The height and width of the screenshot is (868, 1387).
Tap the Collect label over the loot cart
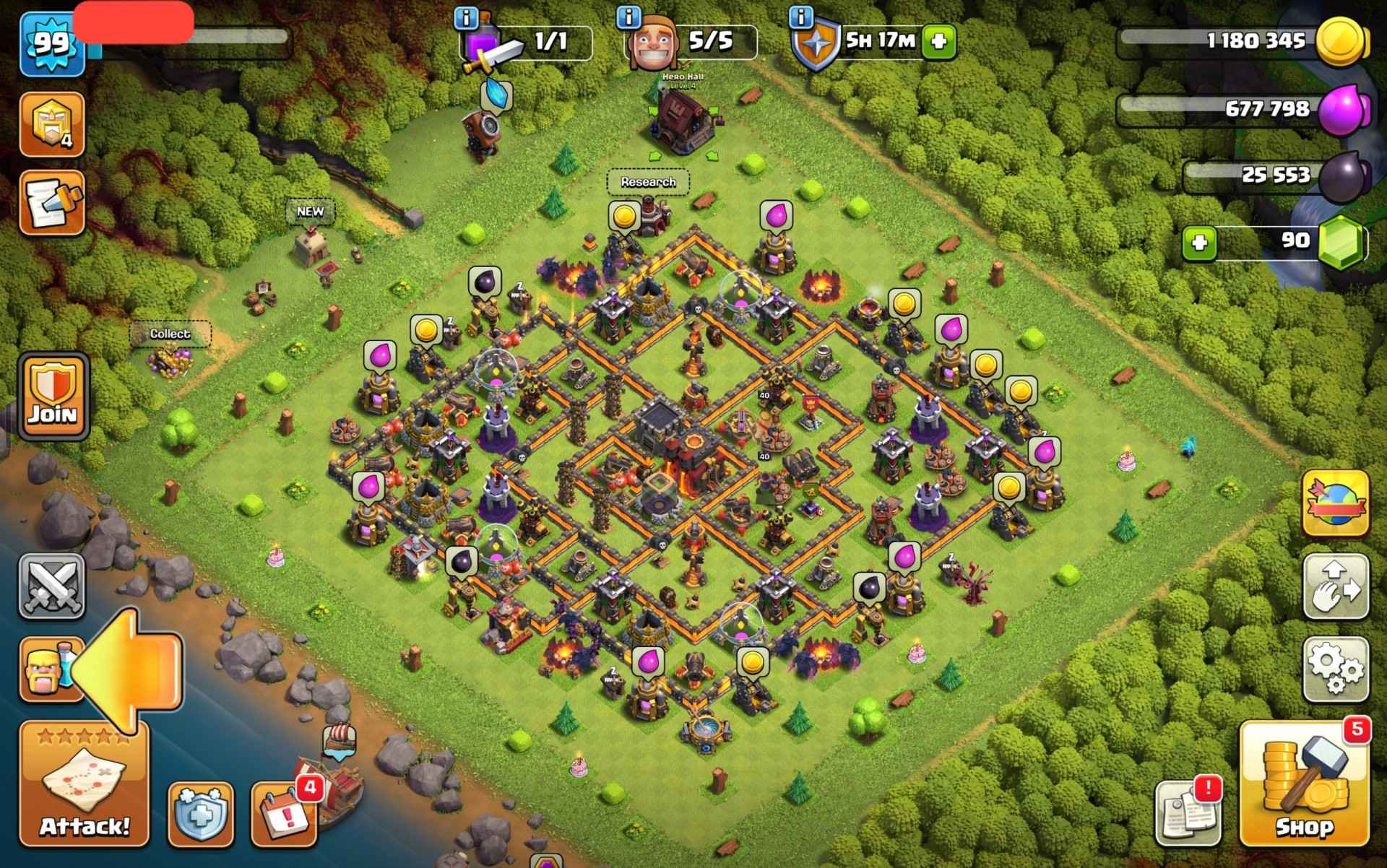point(170,334)
